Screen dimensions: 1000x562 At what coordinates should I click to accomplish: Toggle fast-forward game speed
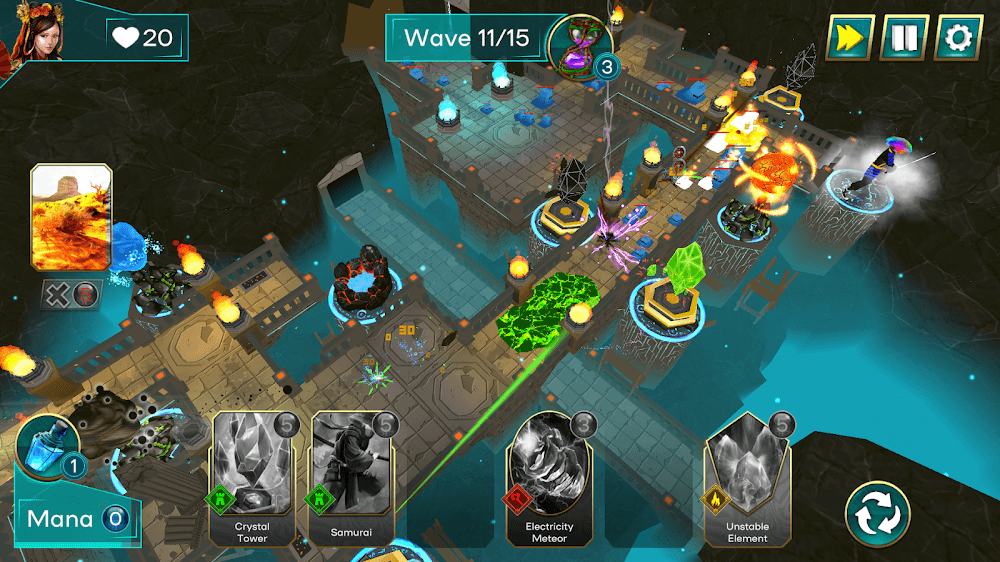pyautogui.click(x=850, y=38)
